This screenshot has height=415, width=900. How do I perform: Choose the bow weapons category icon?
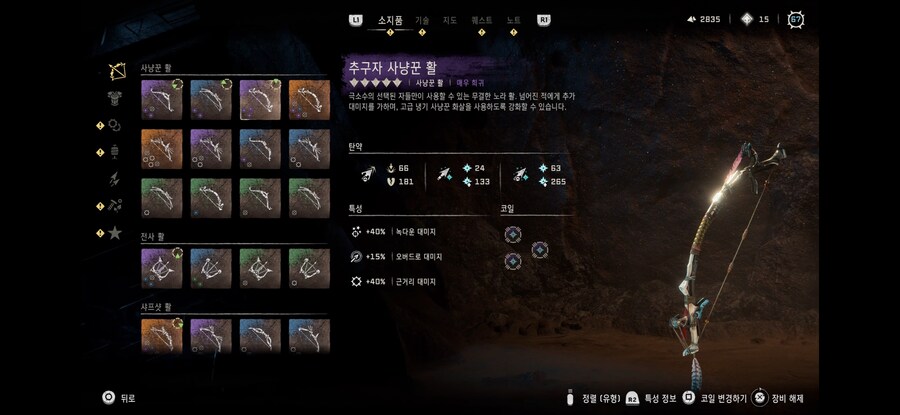116,71
